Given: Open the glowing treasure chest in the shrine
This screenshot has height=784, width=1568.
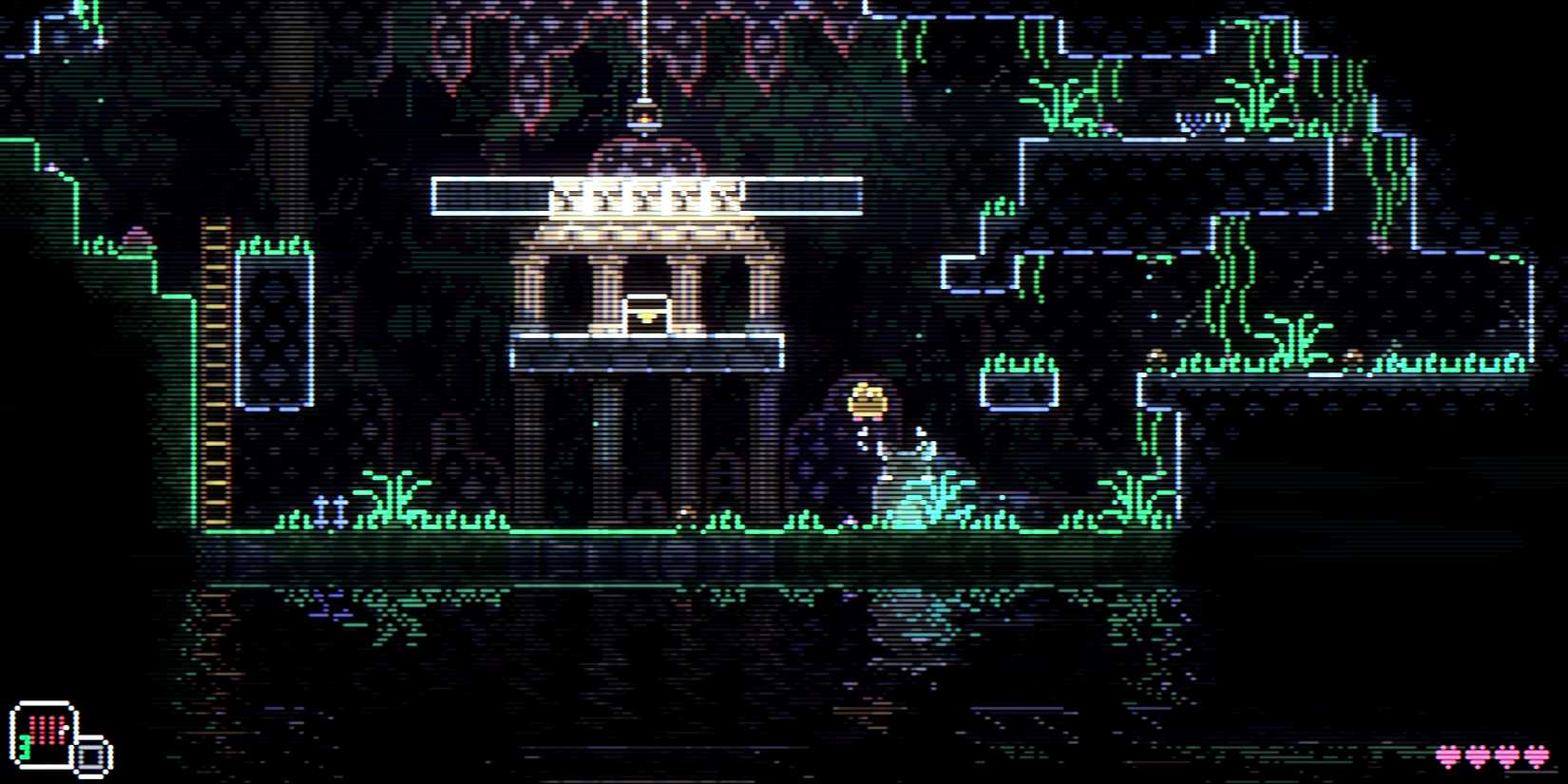Looking at the screenshot, I should [x=646, y=314].
